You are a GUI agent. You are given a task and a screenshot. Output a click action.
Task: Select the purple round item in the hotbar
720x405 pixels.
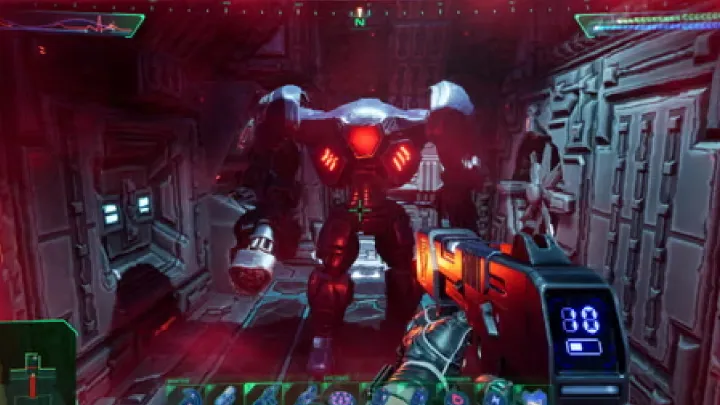(338, 397)
